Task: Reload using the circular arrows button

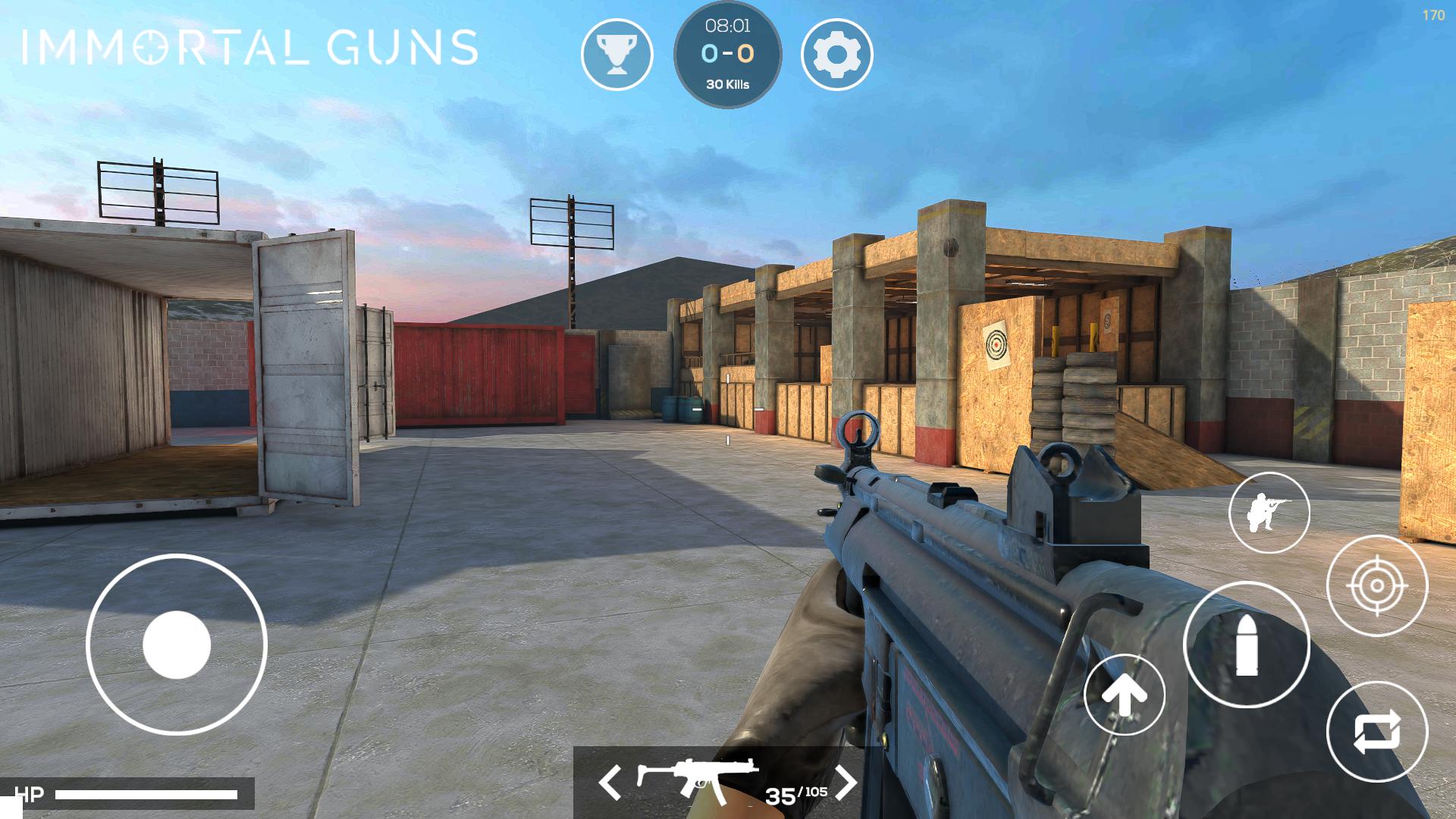Action: tap(1376, 732)
